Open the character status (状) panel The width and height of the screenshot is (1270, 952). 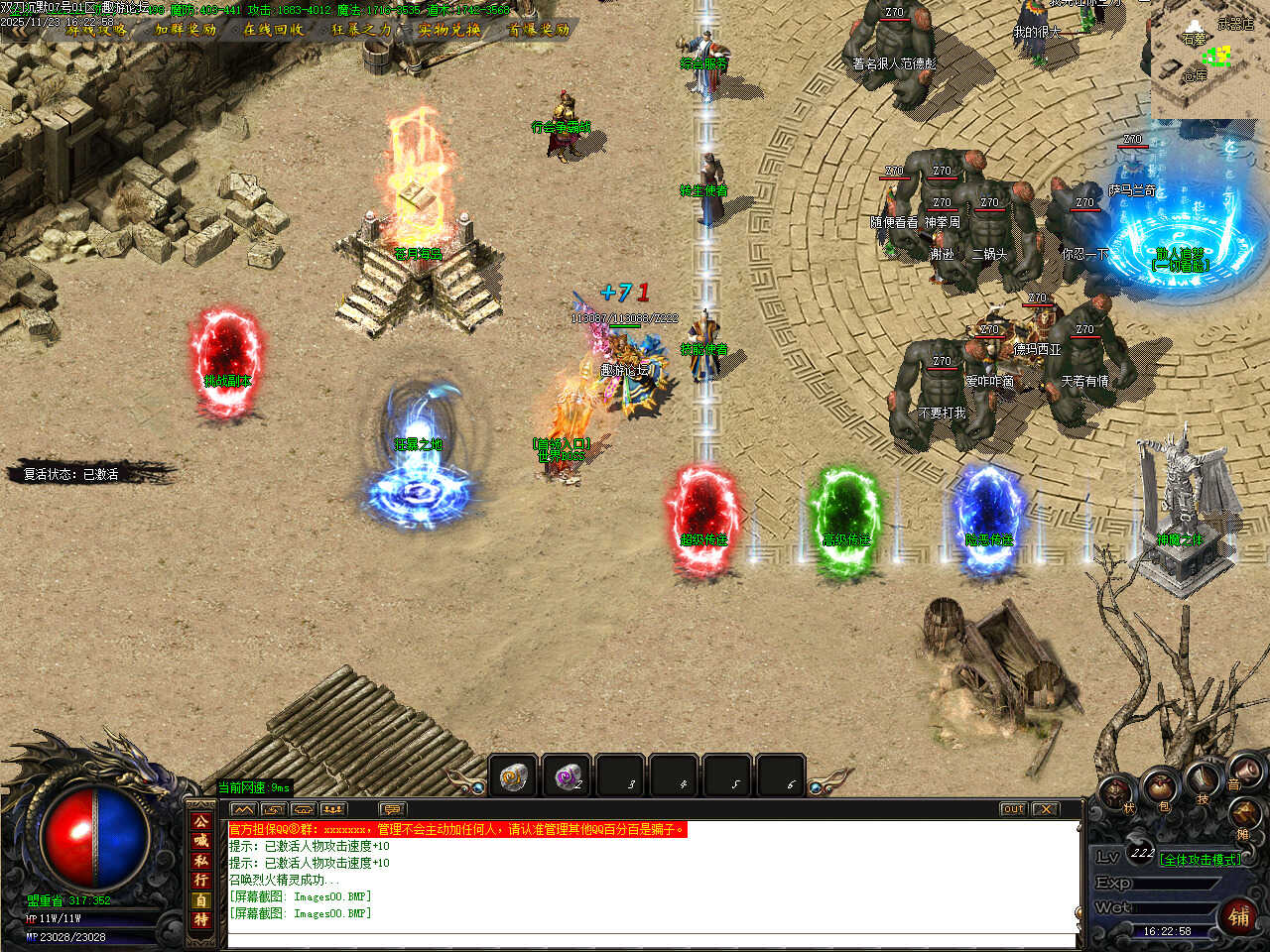click(1117, 795)
